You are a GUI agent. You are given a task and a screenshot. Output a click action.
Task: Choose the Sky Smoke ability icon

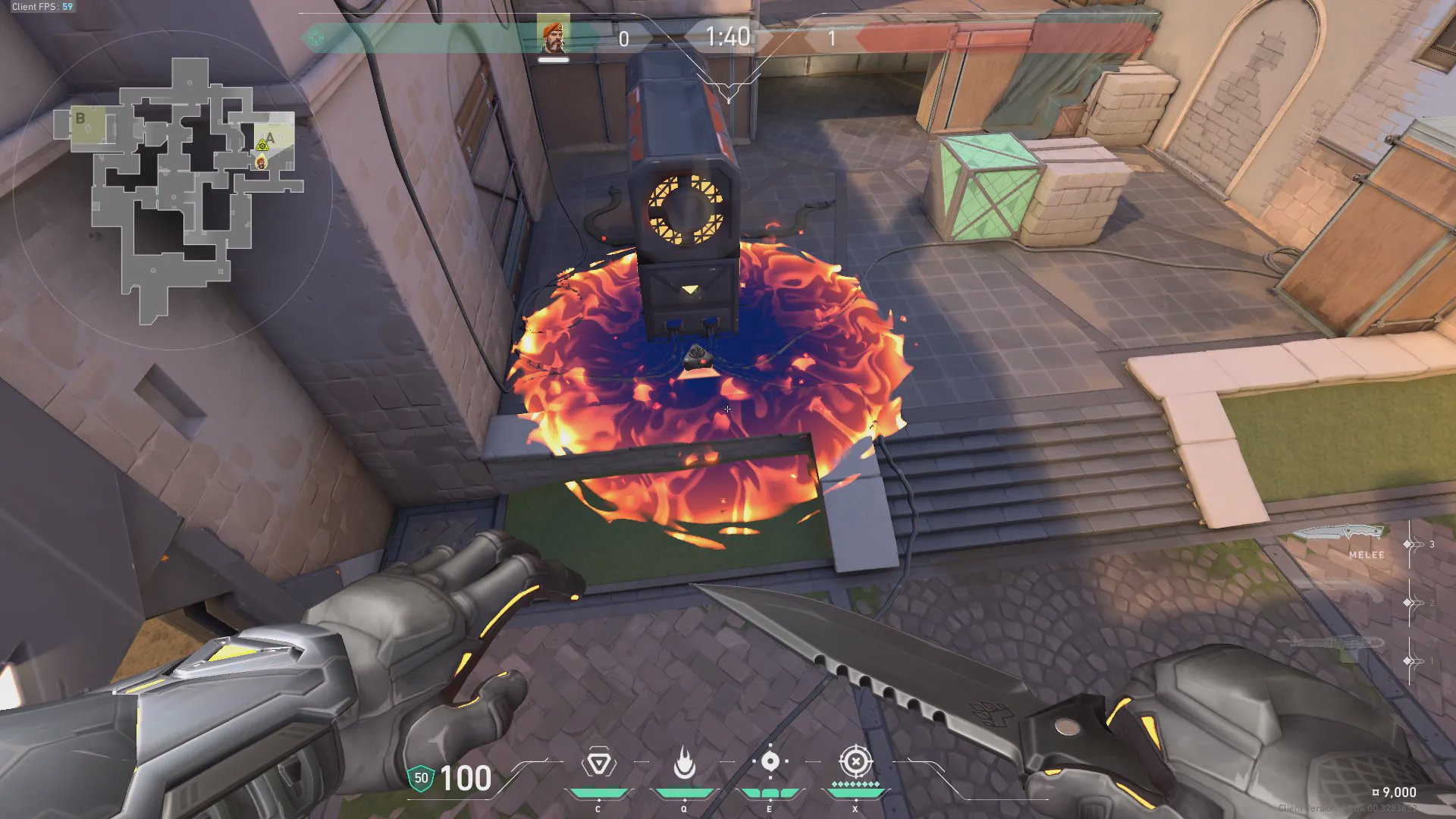coord(770,761)
